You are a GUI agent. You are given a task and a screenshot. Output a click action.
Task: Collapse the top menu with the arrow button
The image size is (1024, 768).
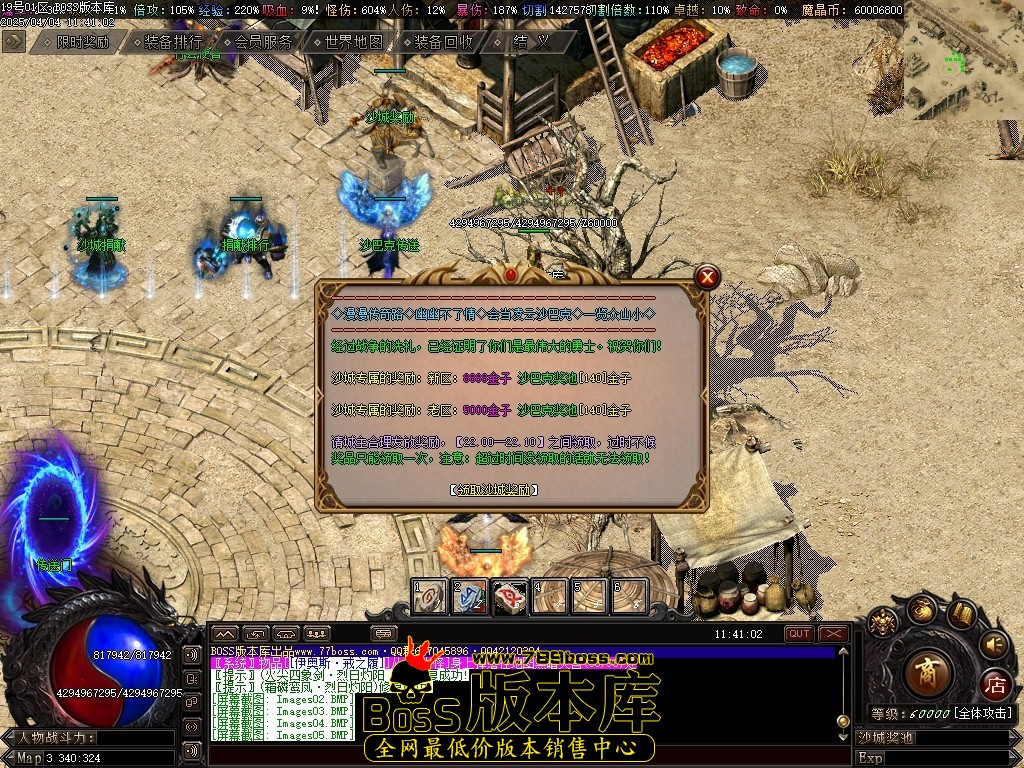13,42
